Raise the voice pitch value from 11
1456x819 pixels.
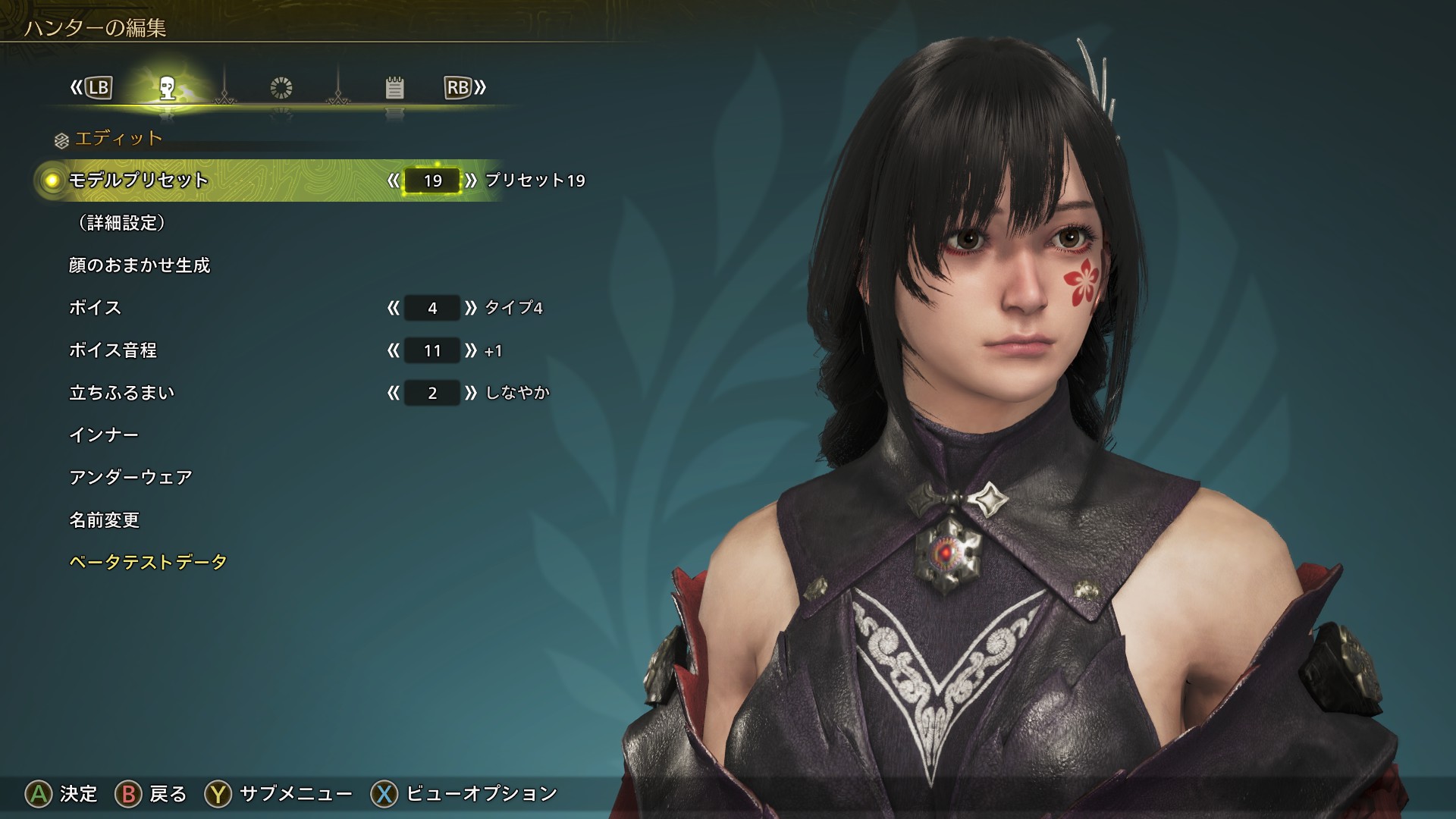coord(471,350)
